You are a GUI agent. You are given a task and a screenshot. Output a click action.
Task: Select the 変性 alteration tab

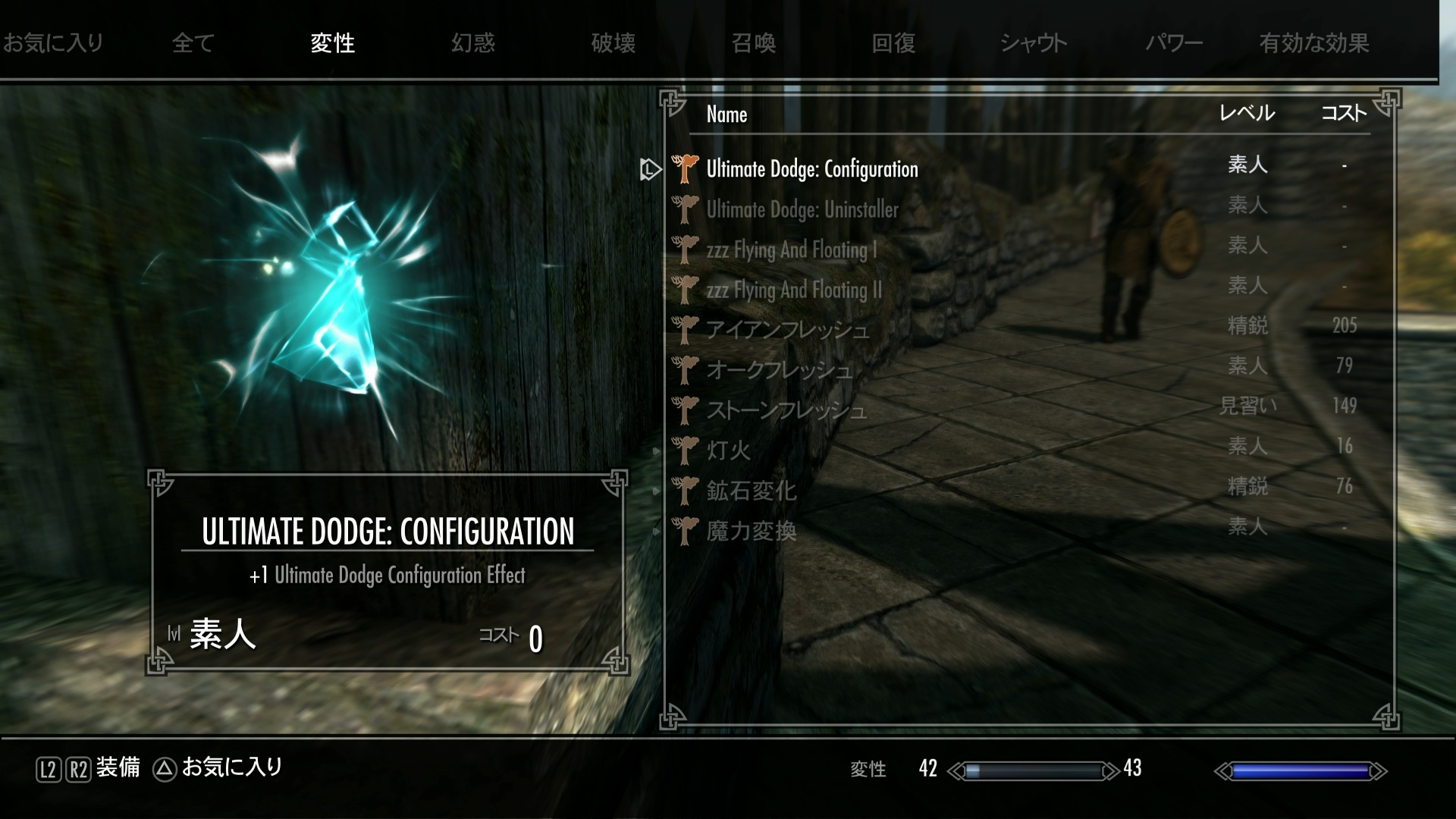[x=332, y=43]
